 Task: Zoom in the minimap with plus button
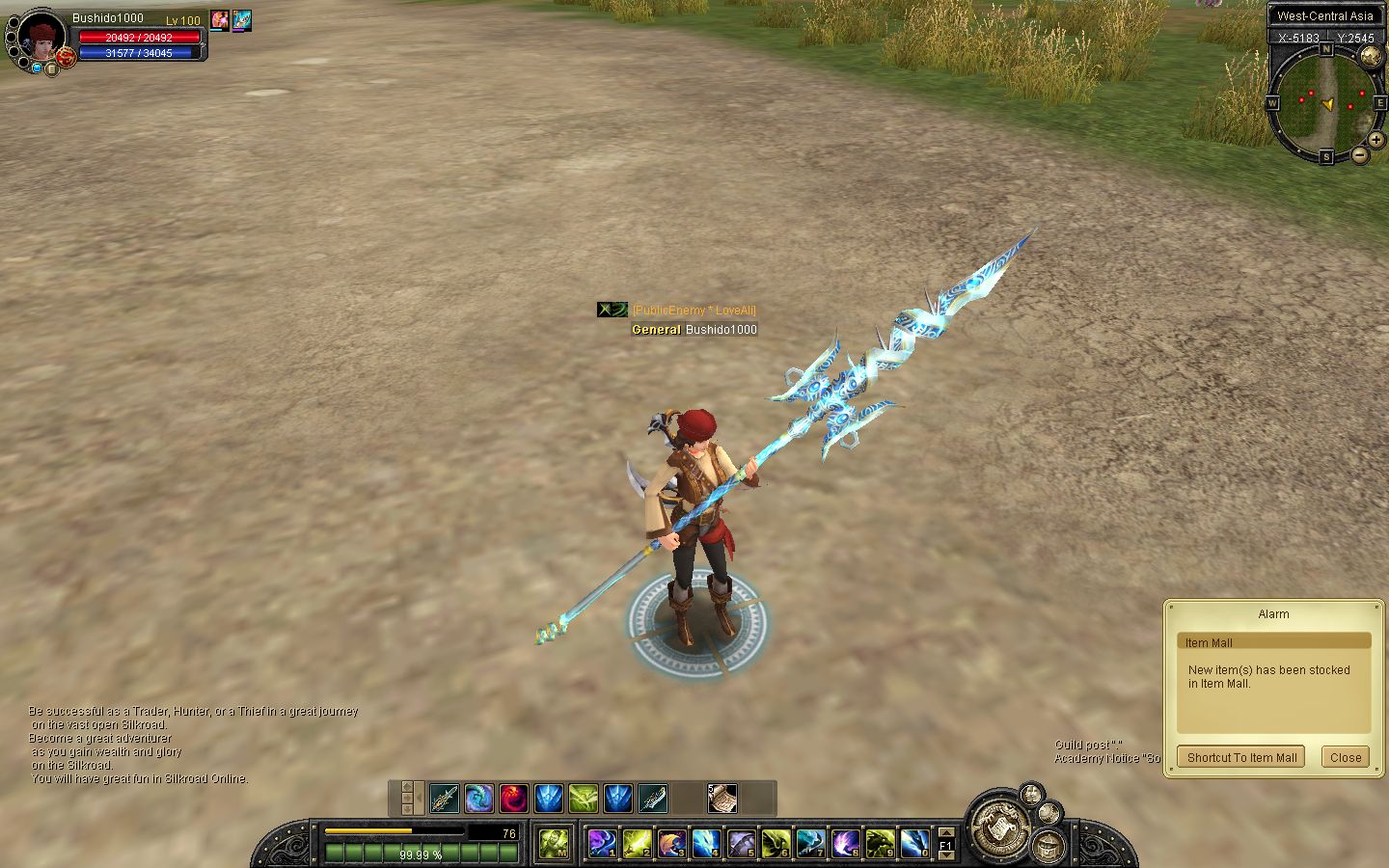point(1376,140)
